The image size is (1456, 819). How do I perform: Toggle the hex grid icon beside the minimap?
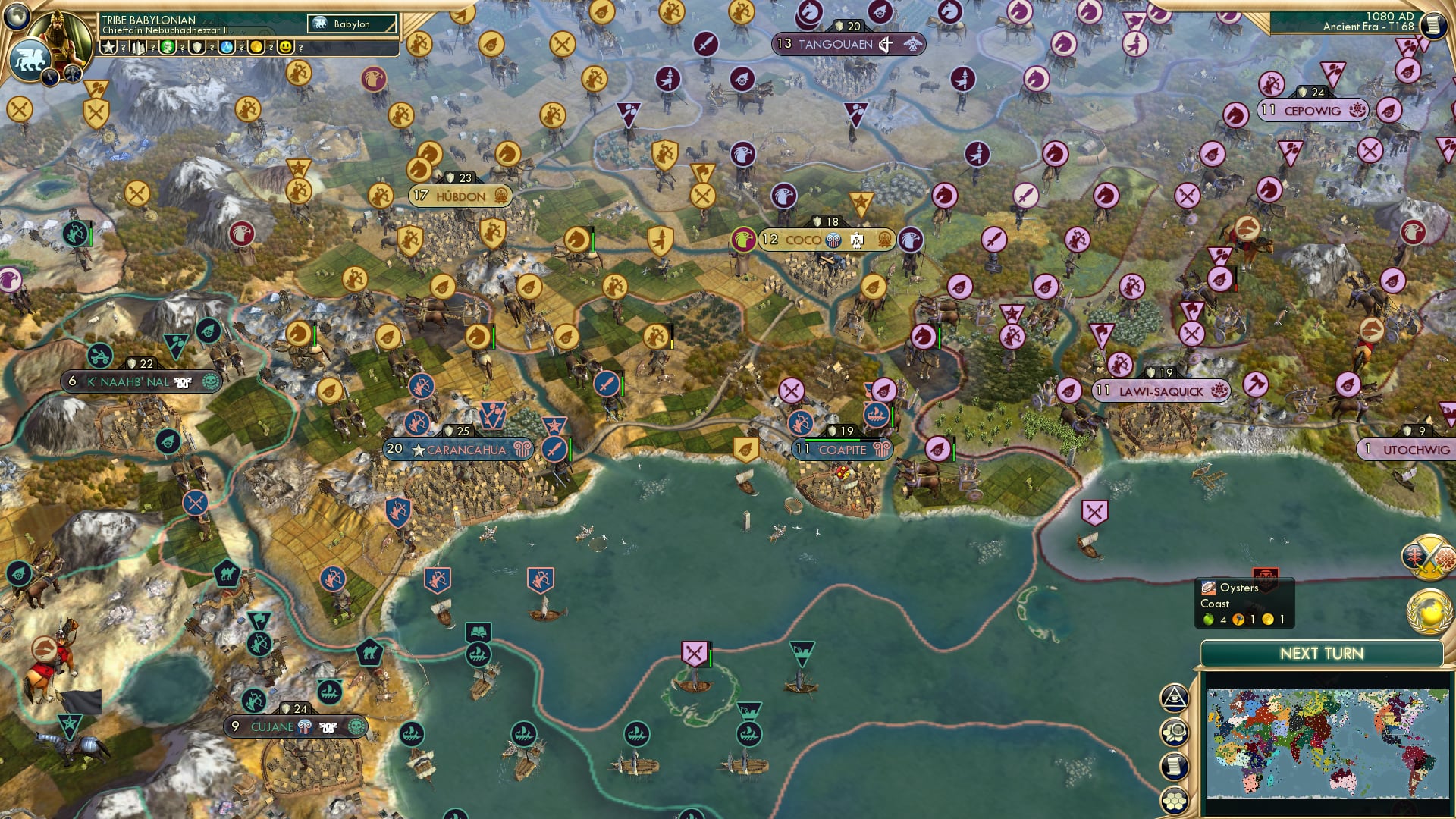tap(1175, 799)
